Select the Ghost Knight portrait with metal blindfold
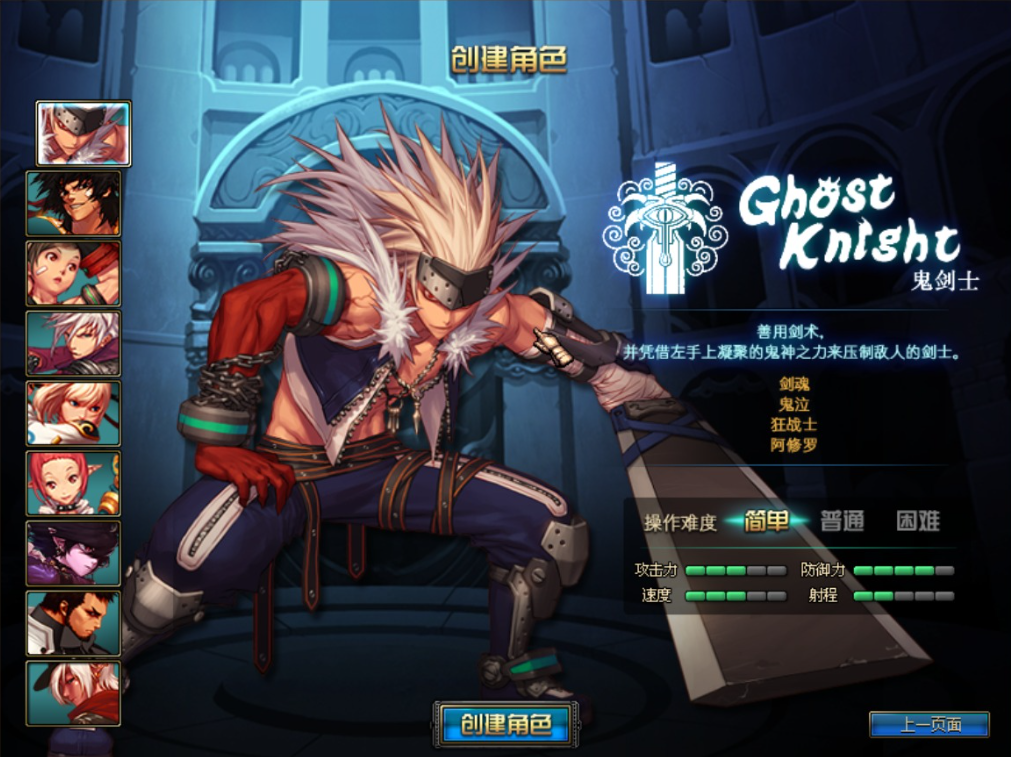1011x757 pixels. point(83,133)
